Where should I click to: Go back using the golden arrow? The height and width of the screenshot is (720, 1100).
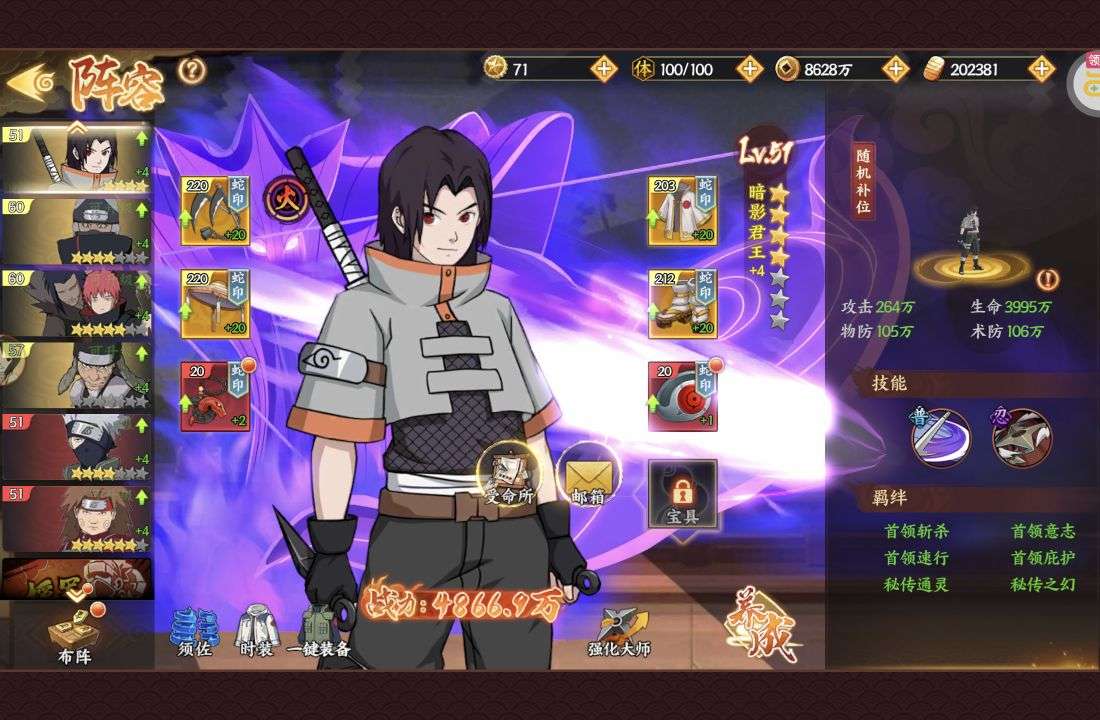point(28,82)
